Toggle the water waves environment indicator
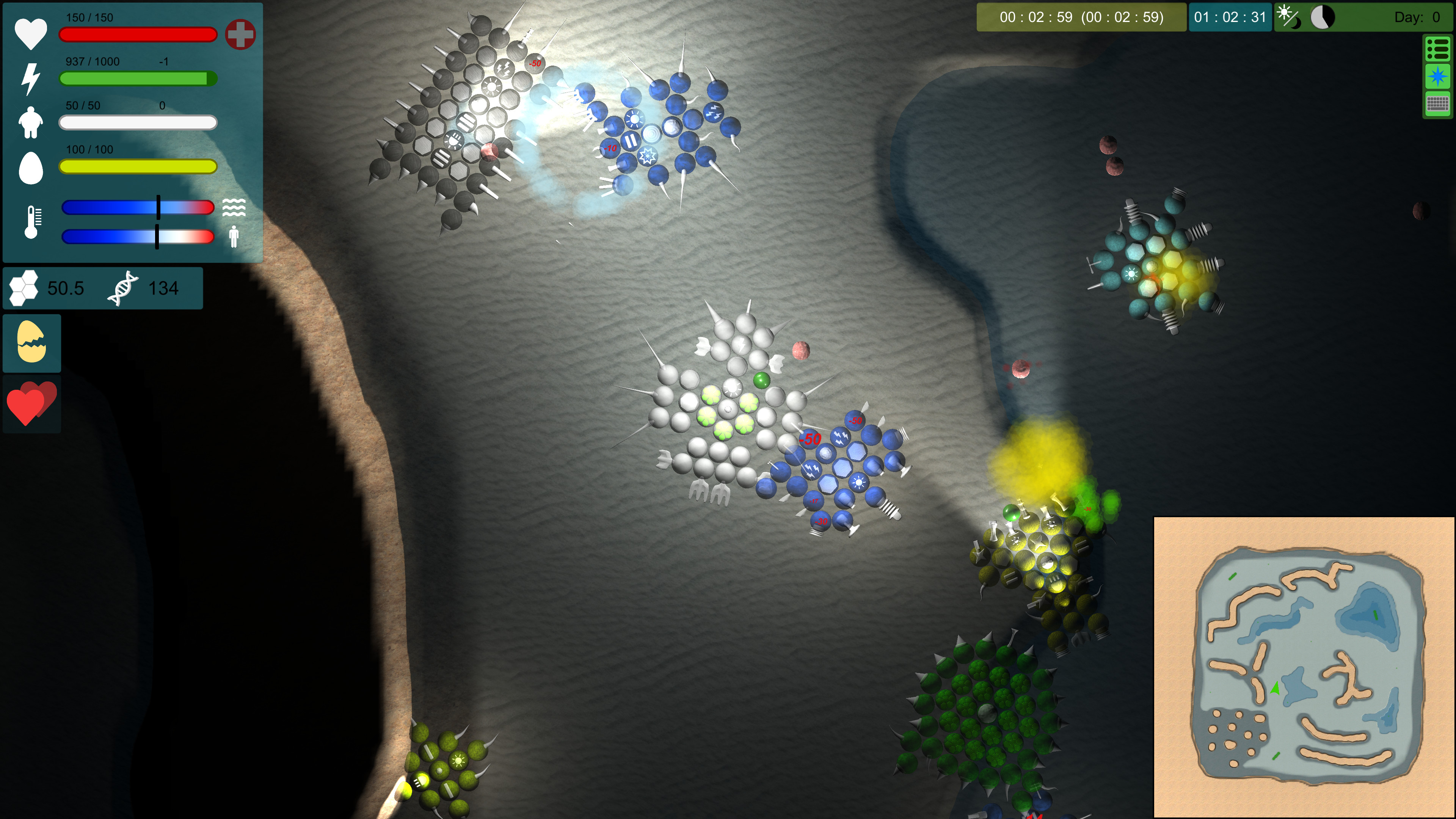Screen dimensions: 1456x819 (234, 207)
